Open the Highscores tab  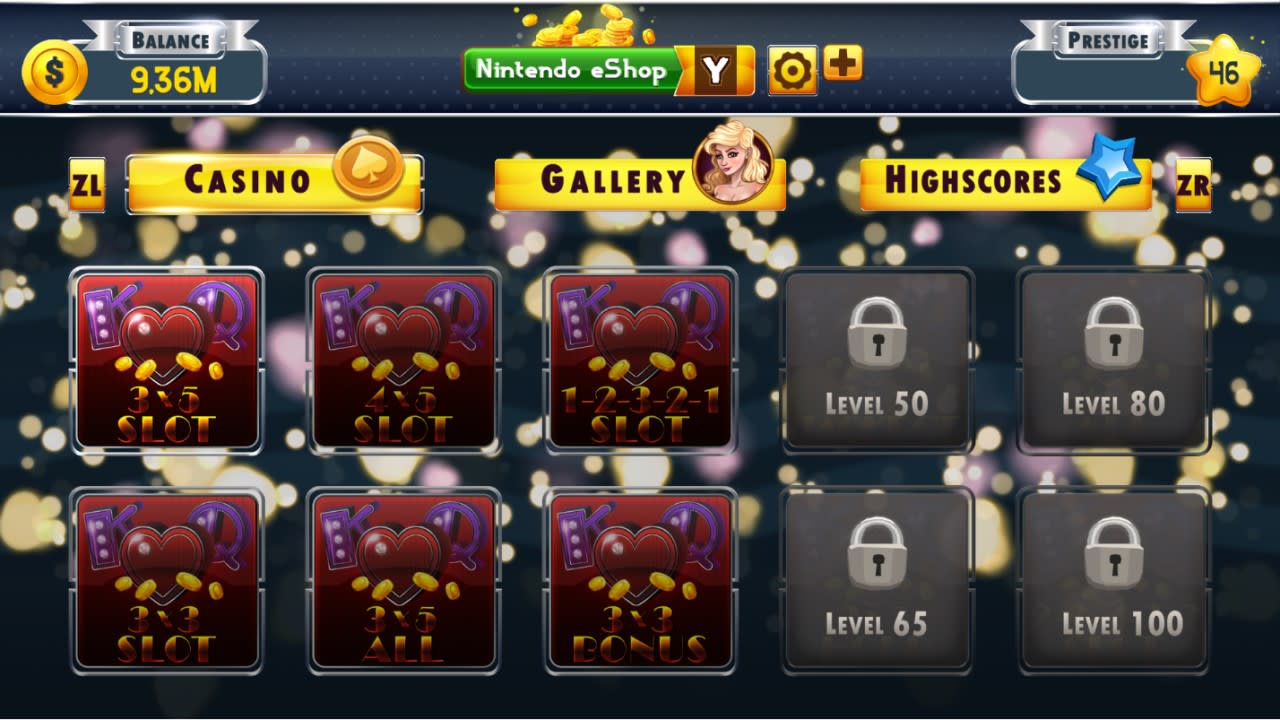coord(975,180)
